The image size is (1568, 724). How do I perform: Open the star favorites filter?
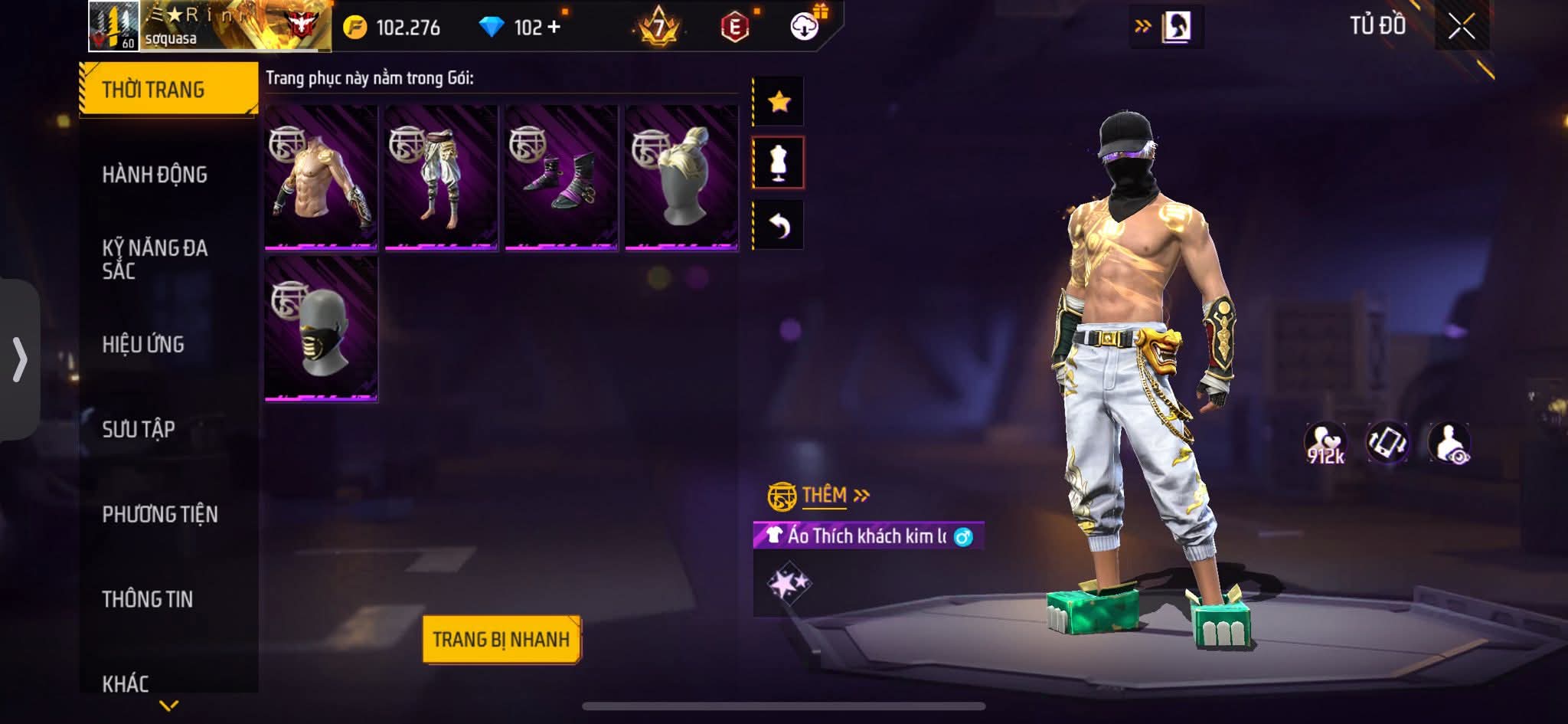[779, 101]
